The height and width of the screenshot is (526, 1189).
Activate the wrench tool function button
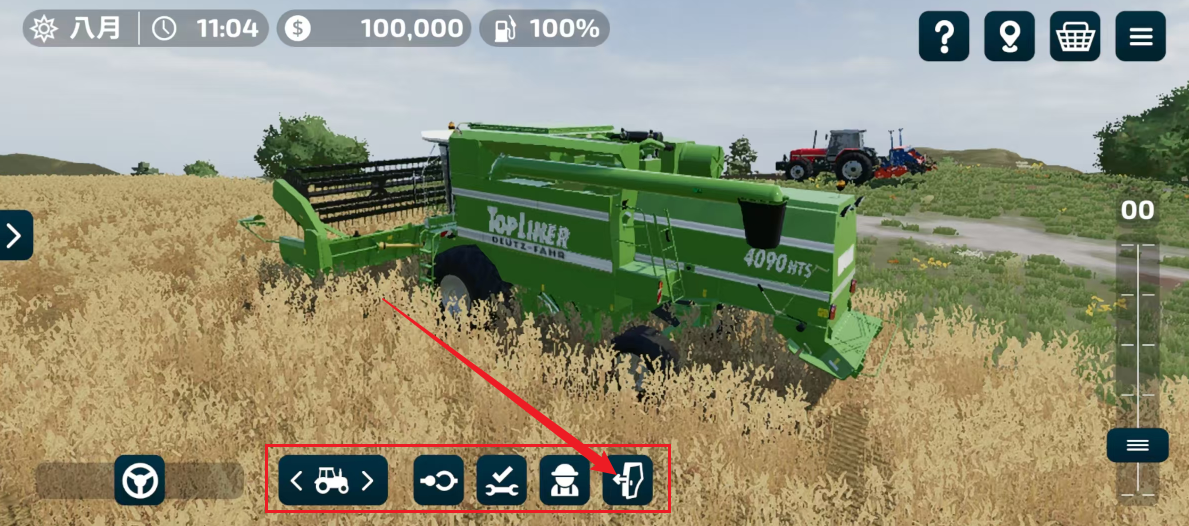point(501,481)
